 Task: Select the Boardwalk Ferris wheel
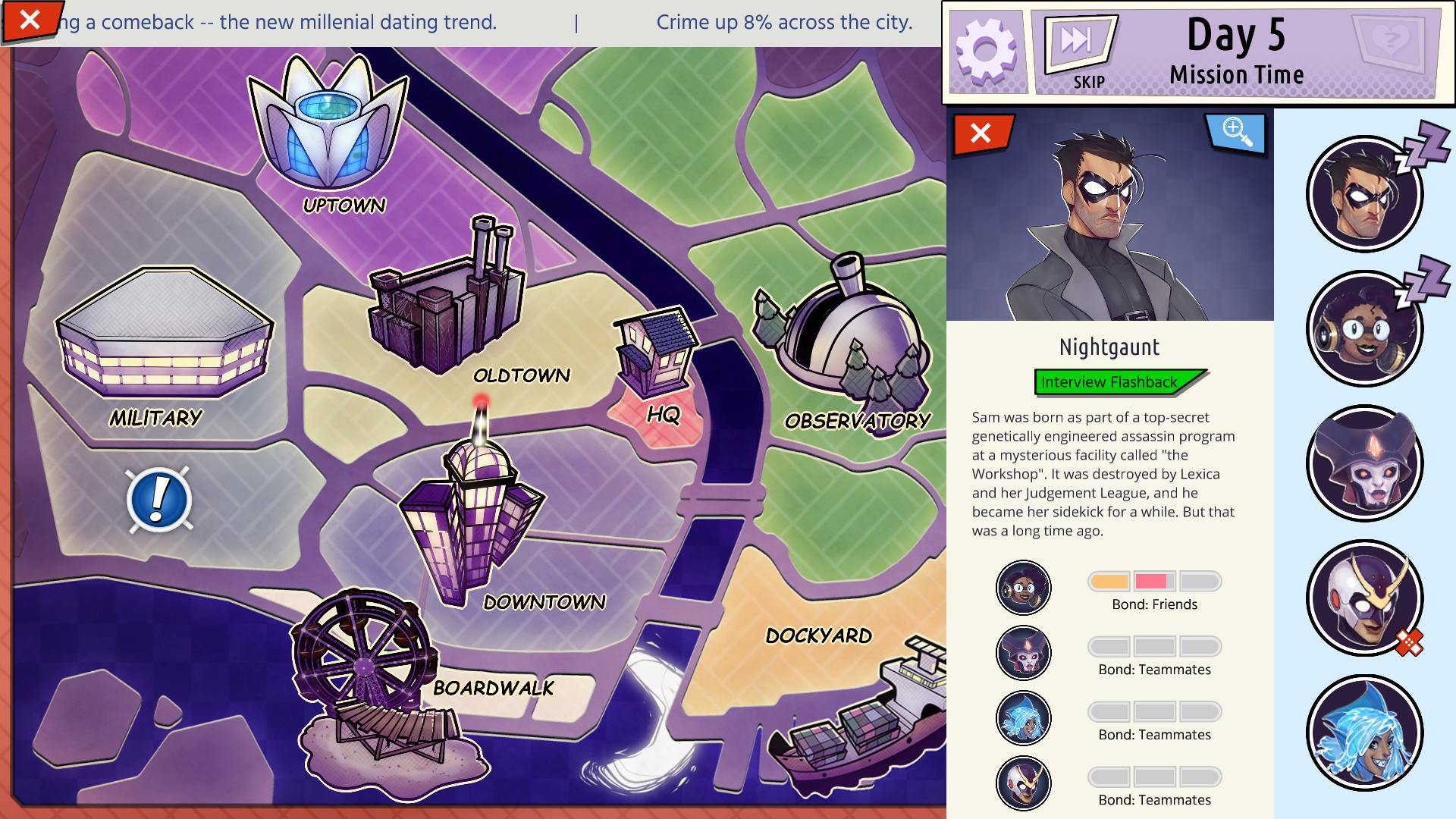coord(364,660)
